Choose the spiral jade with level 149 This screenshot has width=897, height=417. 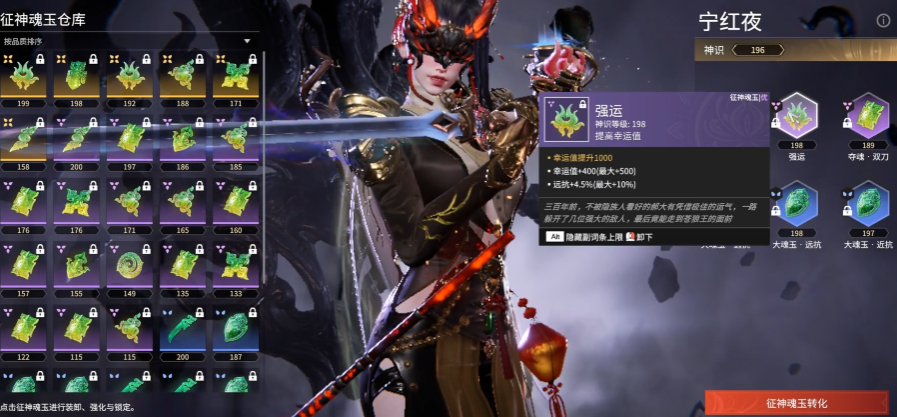pos(129,264)
